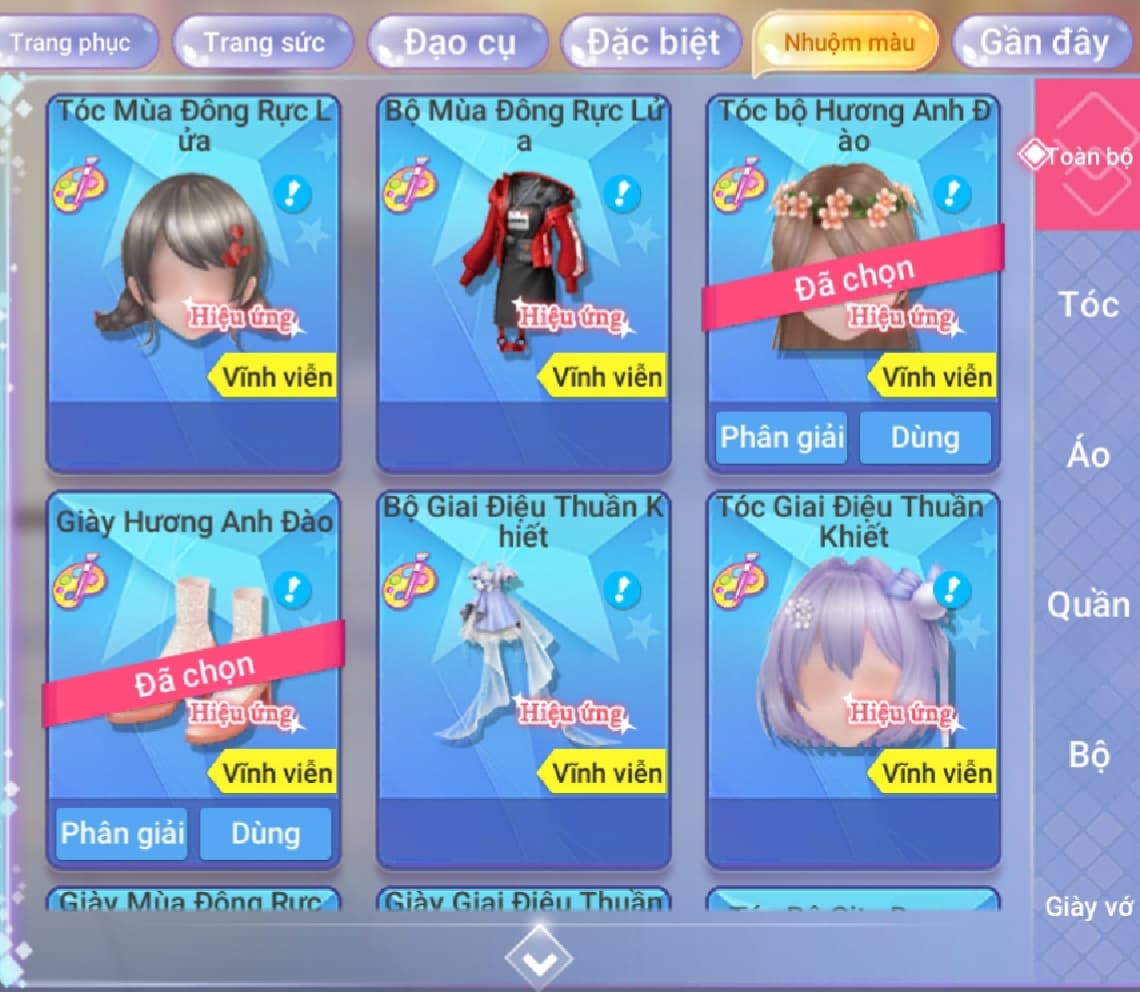Filter items by Tóc category
Screen dimensions: 1140x992
pos(1087,304)
